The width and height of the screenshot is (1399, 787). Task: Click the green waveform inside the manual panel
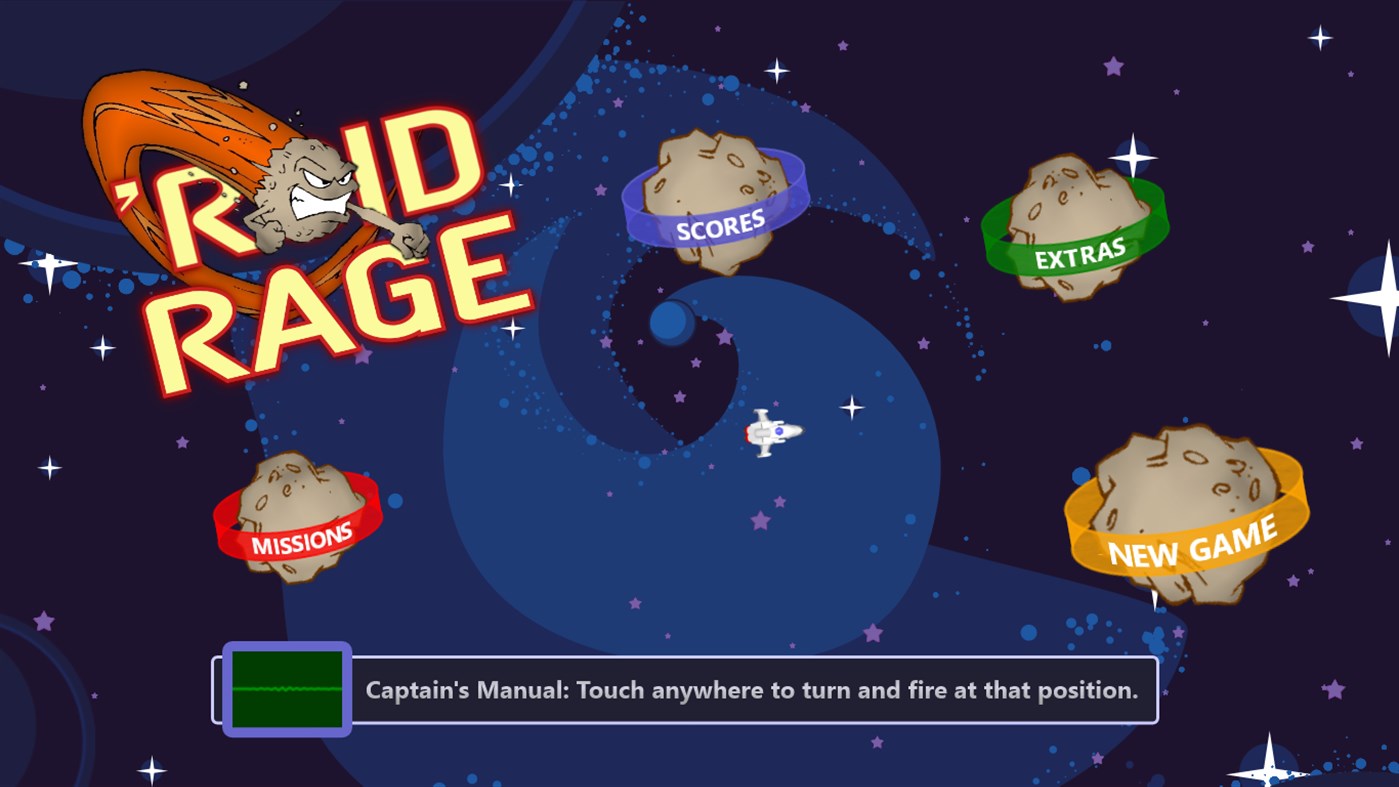pyautogui.click(x=286, y=689)
